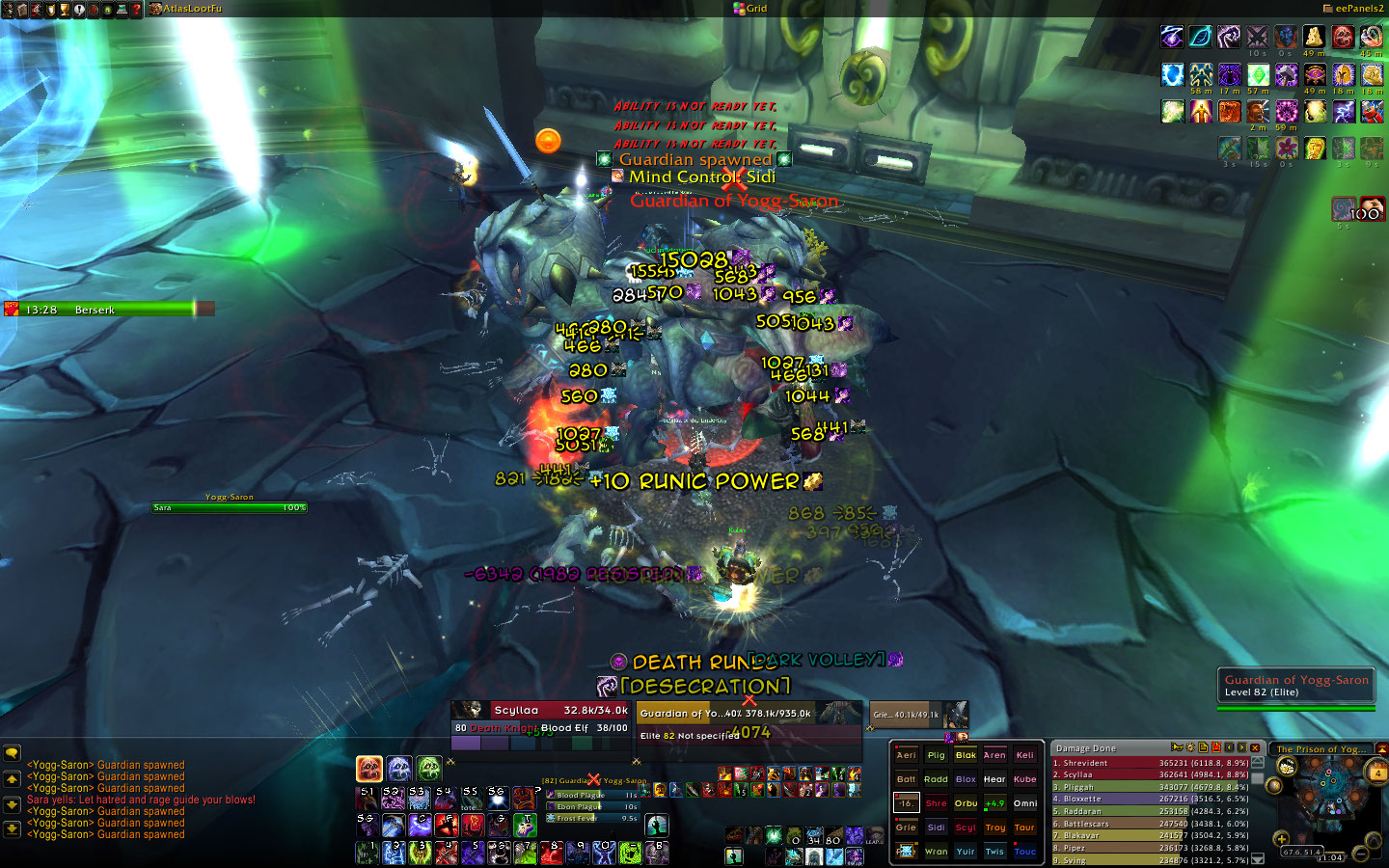Click the cheese food buff icon
1389x868 pixels.
click(x=1314, y=38)
